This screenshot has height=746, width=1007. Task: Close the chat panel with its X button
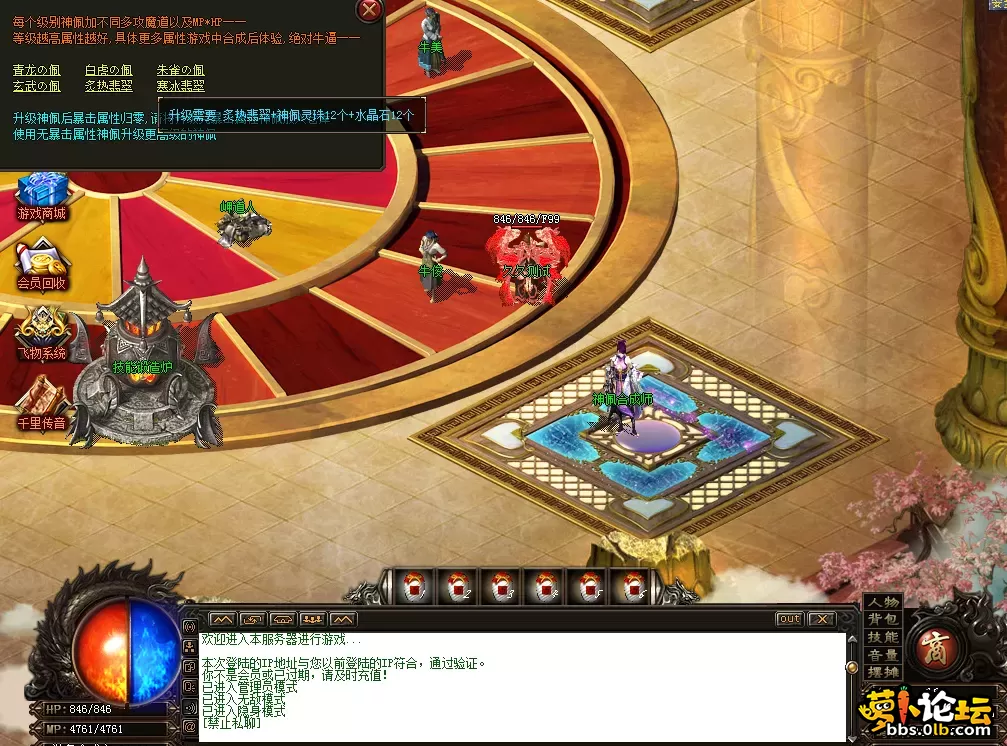821,619
